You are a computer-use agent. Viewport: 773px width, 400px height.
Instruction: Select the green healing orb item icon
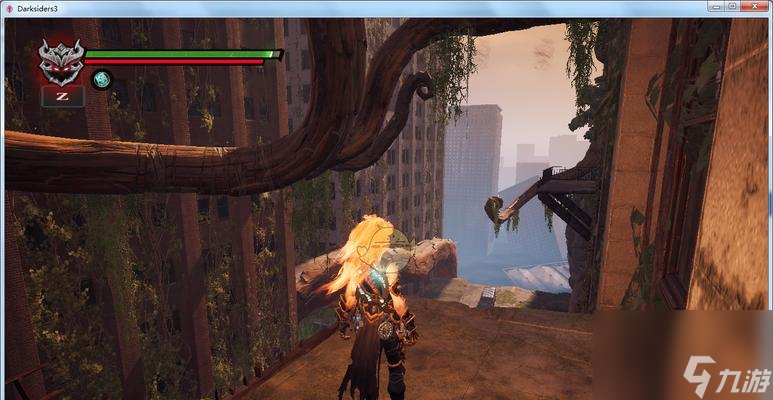point(101,79)
